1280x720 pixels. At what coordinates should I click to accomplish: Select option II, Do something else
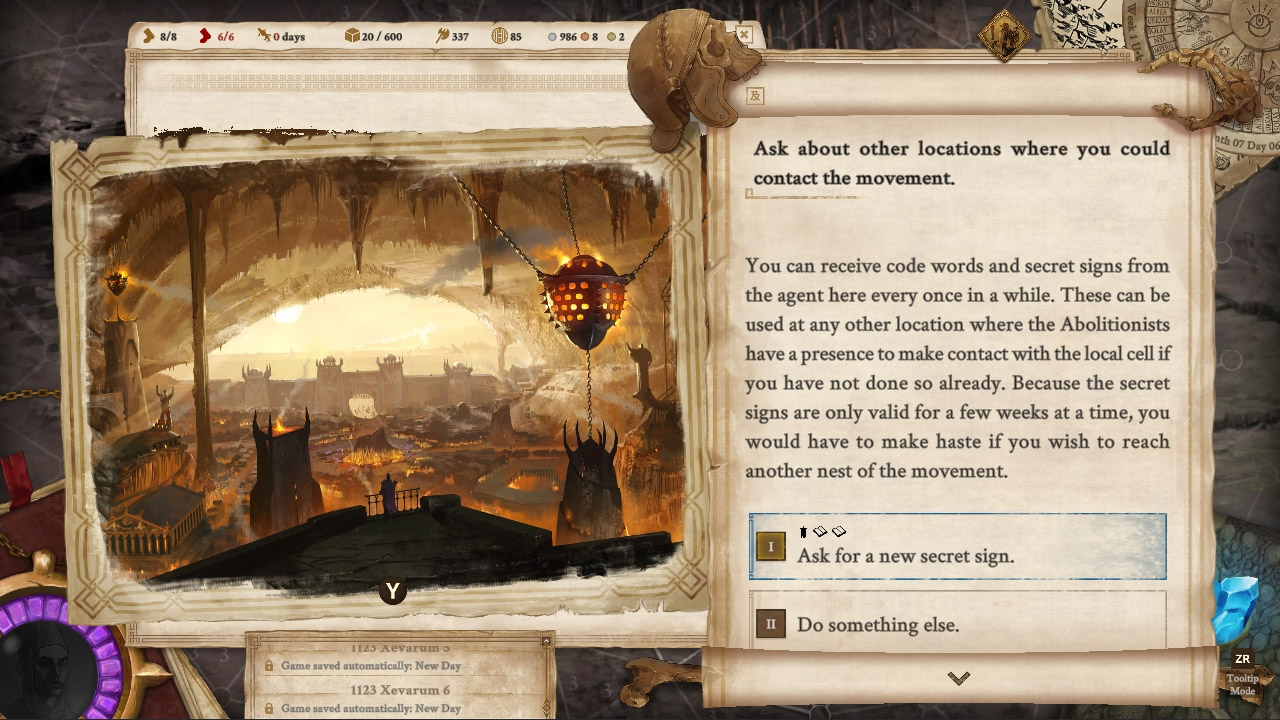957,624
